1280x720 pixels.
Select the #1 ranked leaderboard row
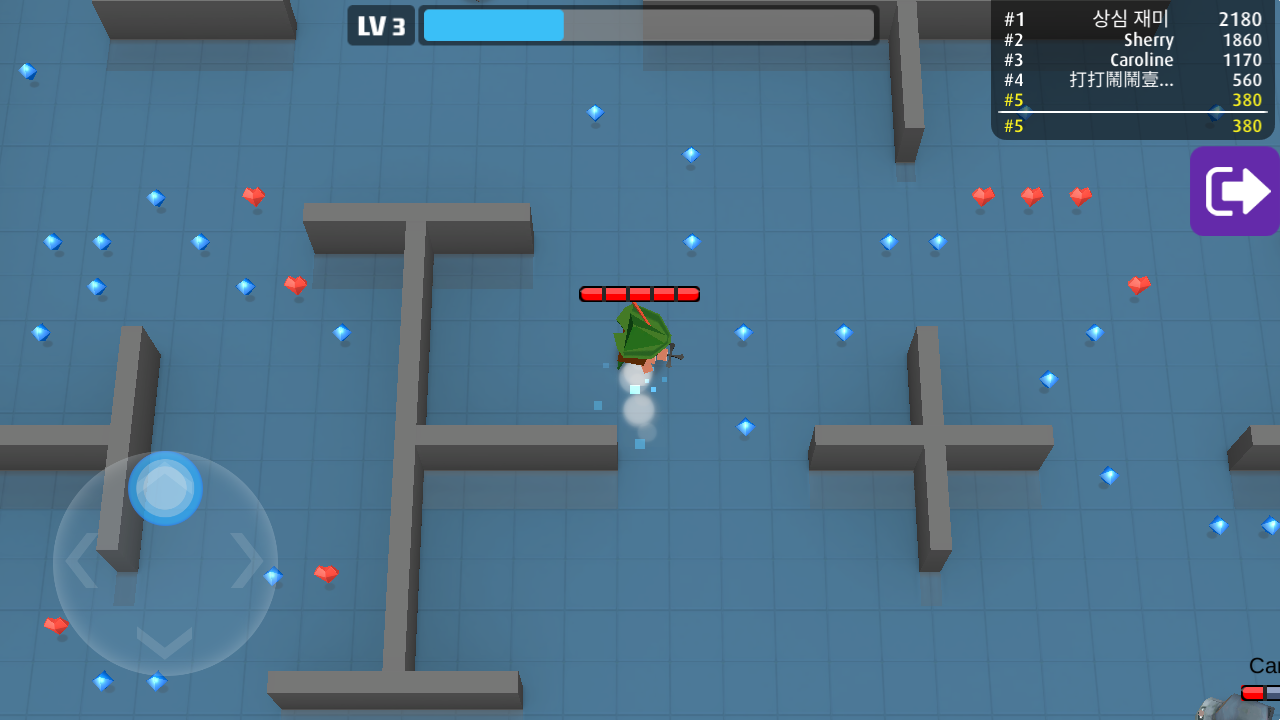(1132, 19)
